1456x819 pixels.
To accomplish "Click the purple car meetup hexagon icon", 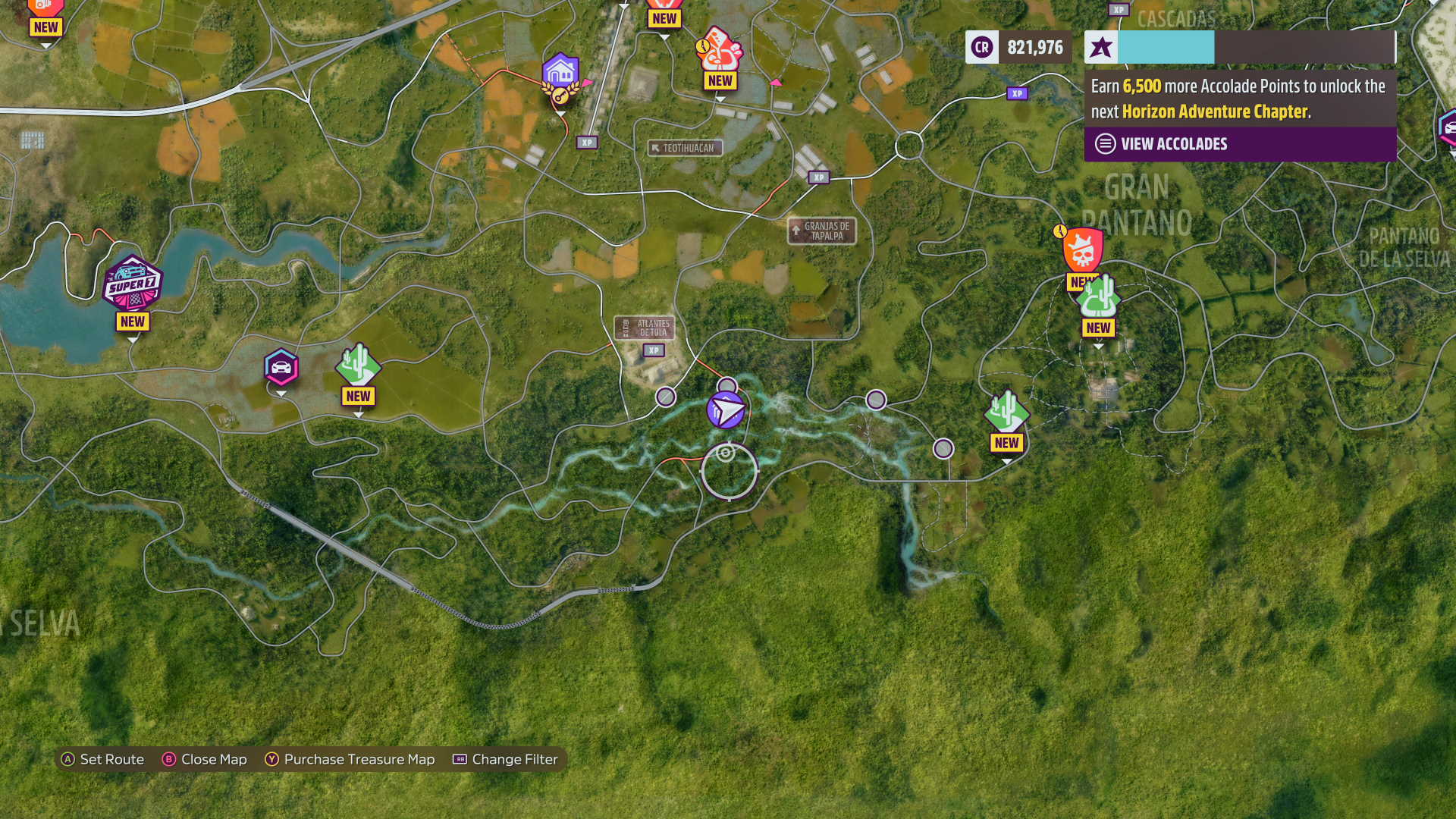I will coord(281,365).
